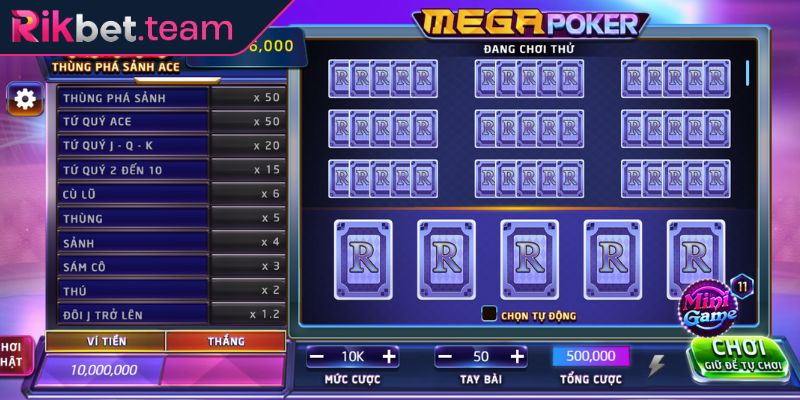Screen dimensions: 800x400
Task: Decrease the Mức Cược bet amount
Action: [x=316, y=356]
